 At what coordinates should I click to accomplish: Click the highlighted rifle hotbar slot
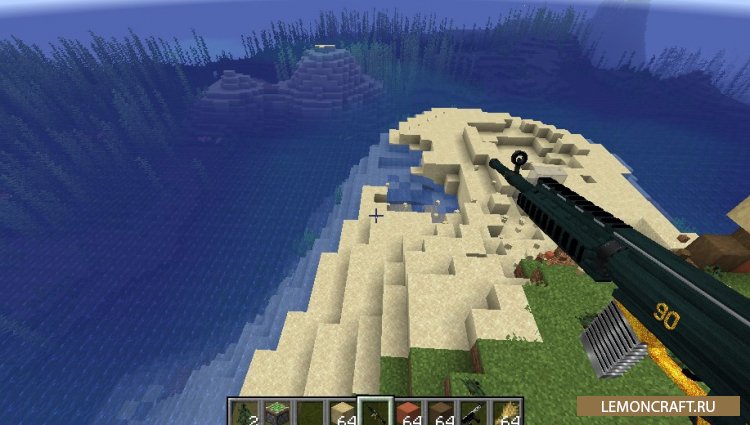click(375, 412)
